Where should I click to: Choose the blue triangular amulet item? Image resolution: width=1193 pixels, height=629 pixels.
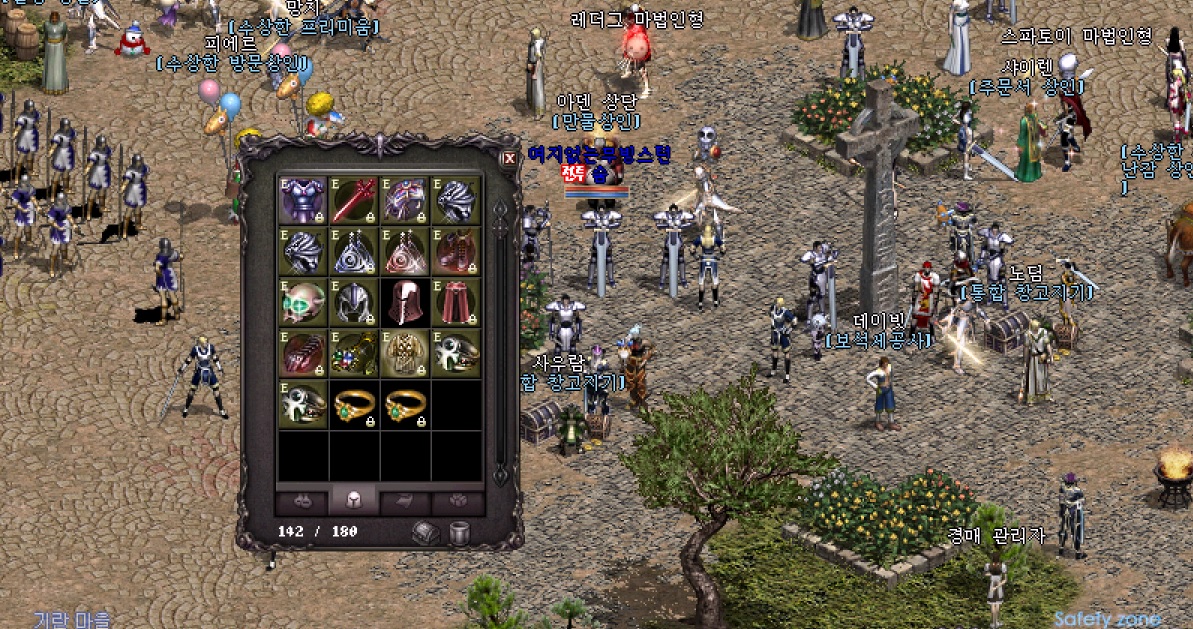[x=354, y=251]
